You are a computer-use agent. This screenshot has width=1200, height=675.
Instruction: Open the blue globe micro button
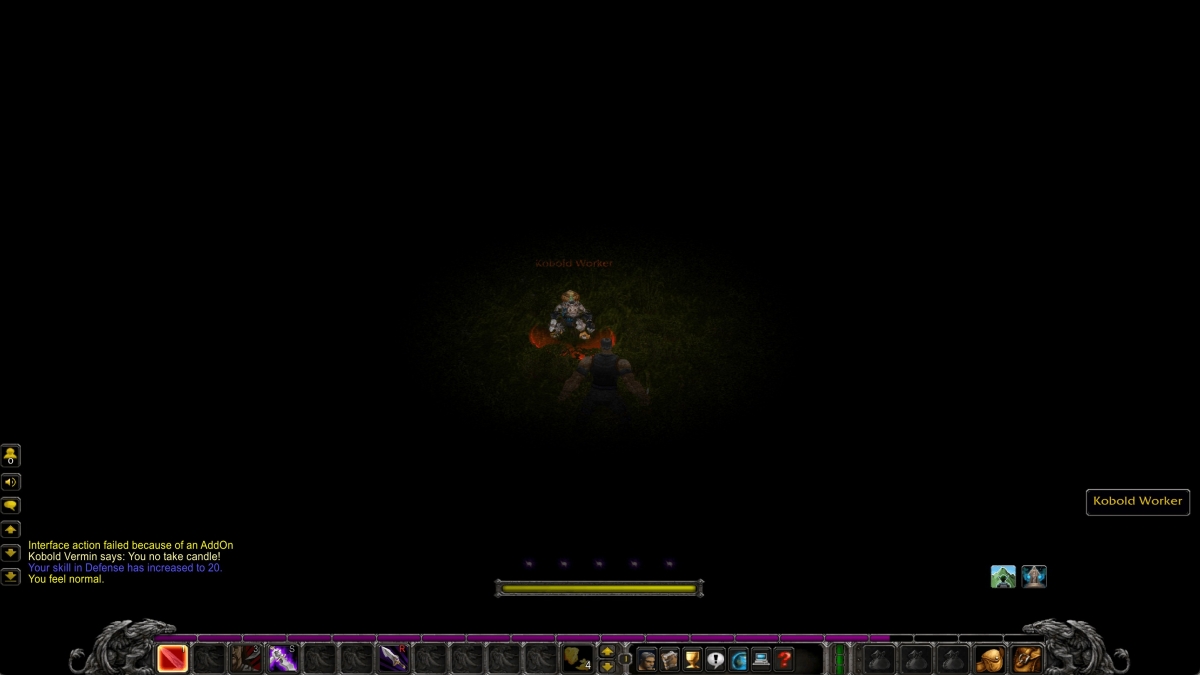tap(738, 659)
